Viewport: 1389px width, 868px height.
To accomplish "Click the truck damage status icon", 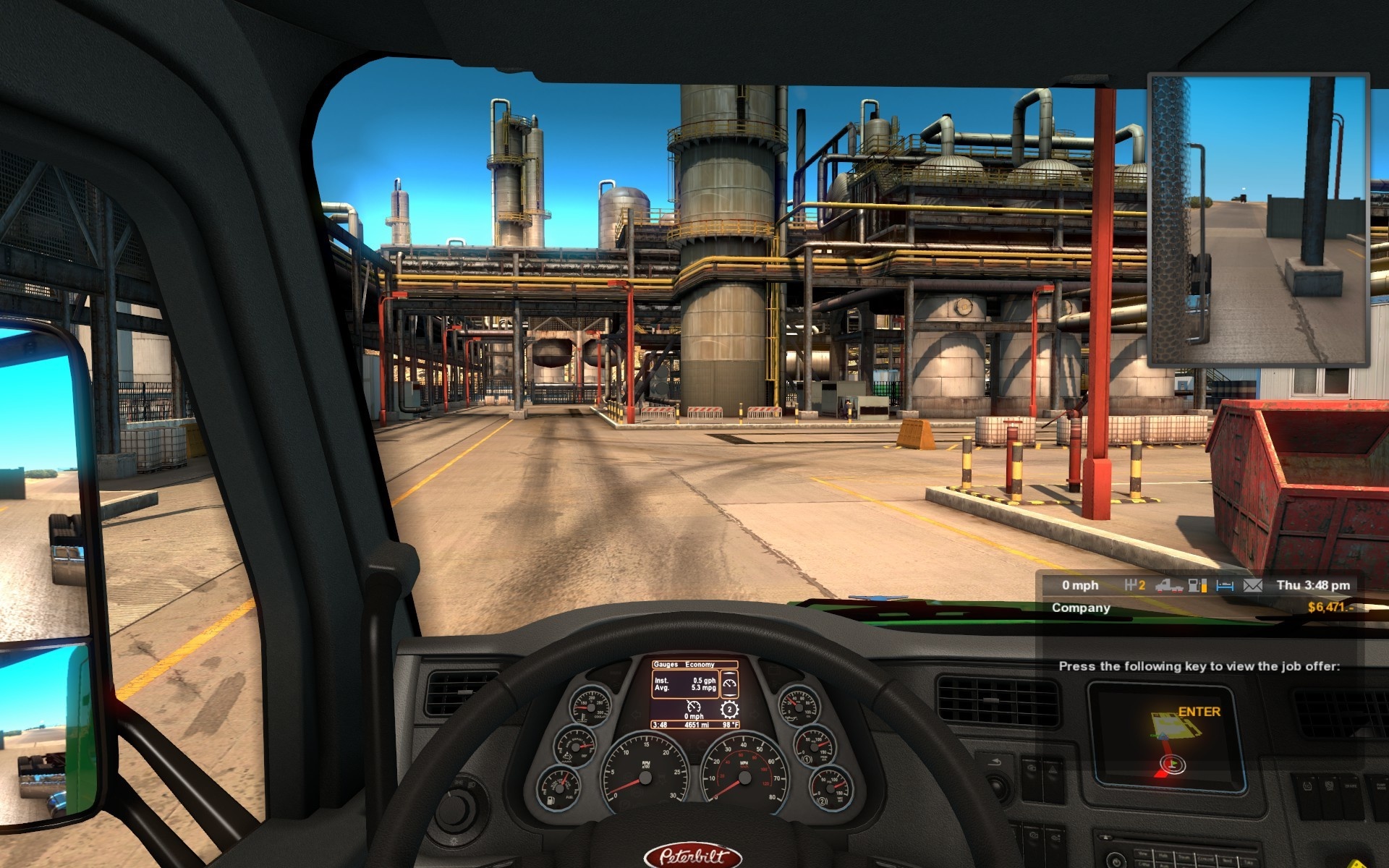I will tap(1168, 585).
